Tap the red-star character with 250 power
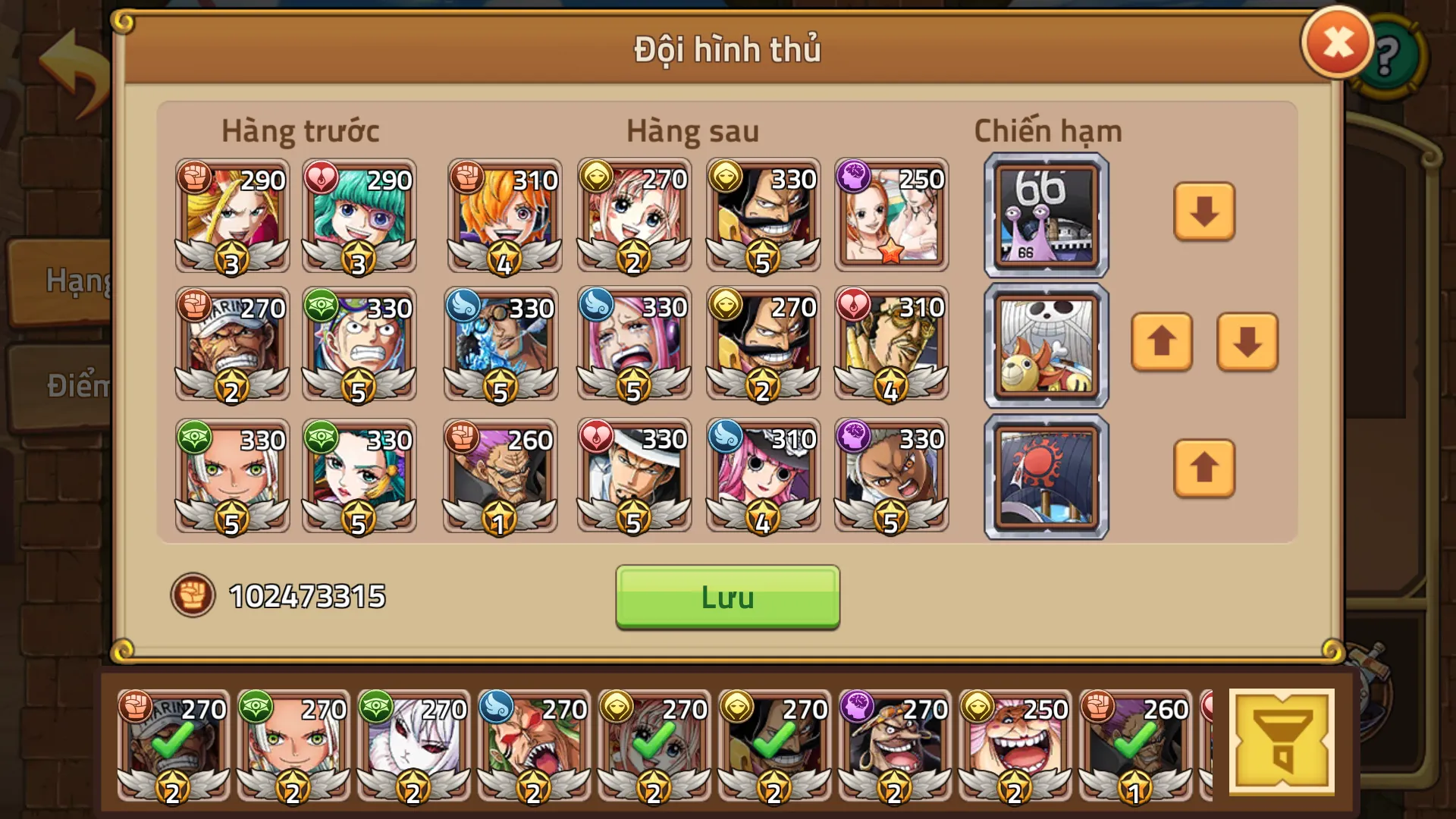1456x819 pixels. pos(891,215)
